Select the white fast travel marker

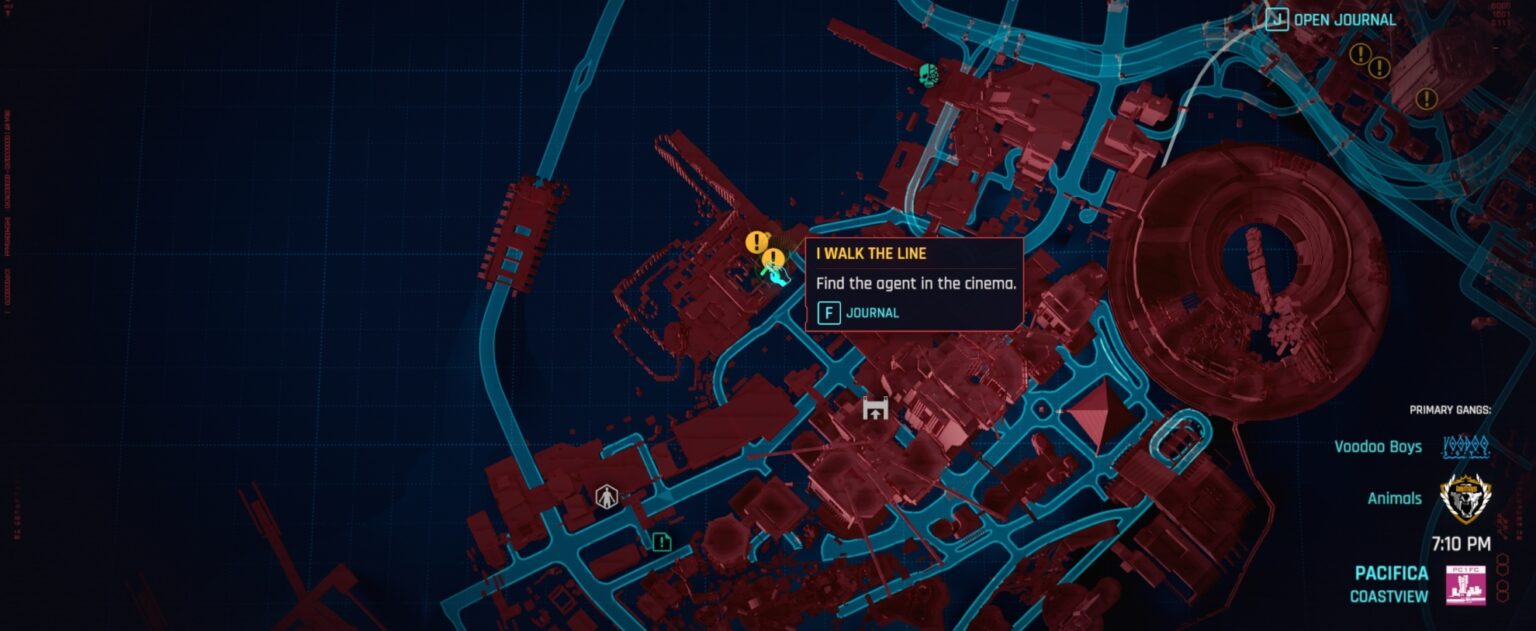(875, 408)
